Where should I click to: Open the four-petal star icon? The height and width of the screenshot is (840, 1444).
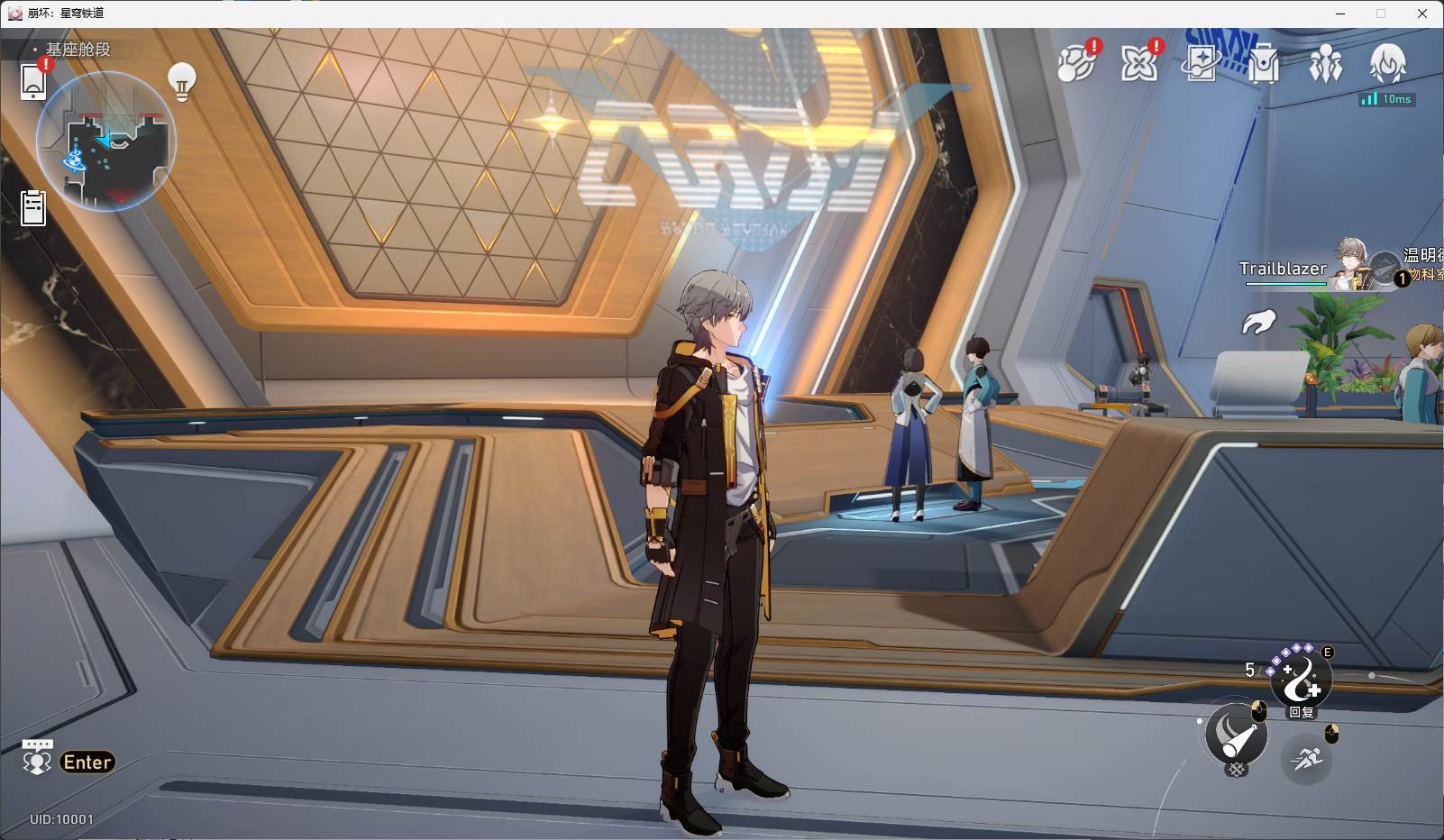(1139, 63)
